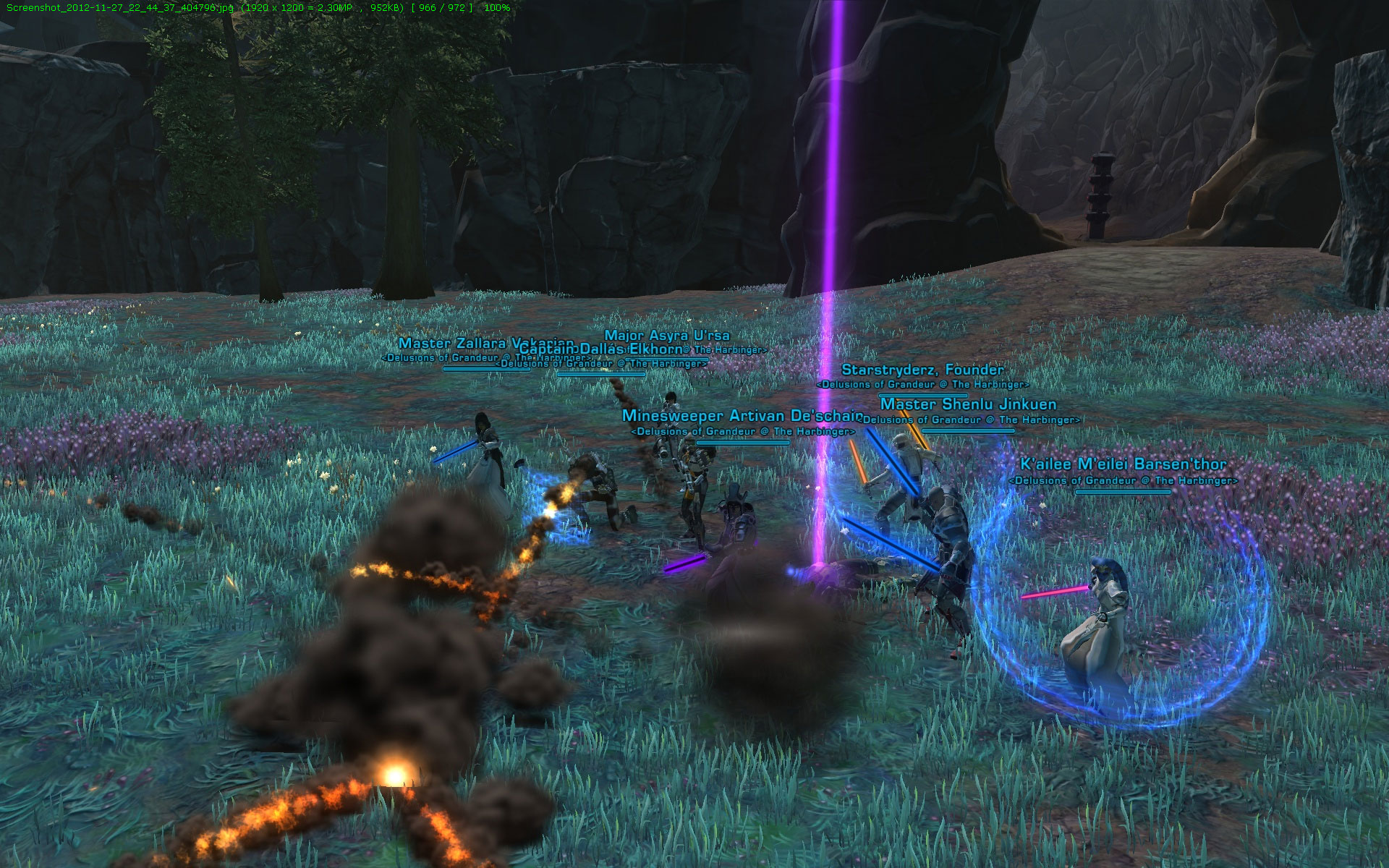This screenshot has height=868, width=1389.
Task: Select Minesweeper Artivan De'schain's nameplate
Action: (742, 416)
